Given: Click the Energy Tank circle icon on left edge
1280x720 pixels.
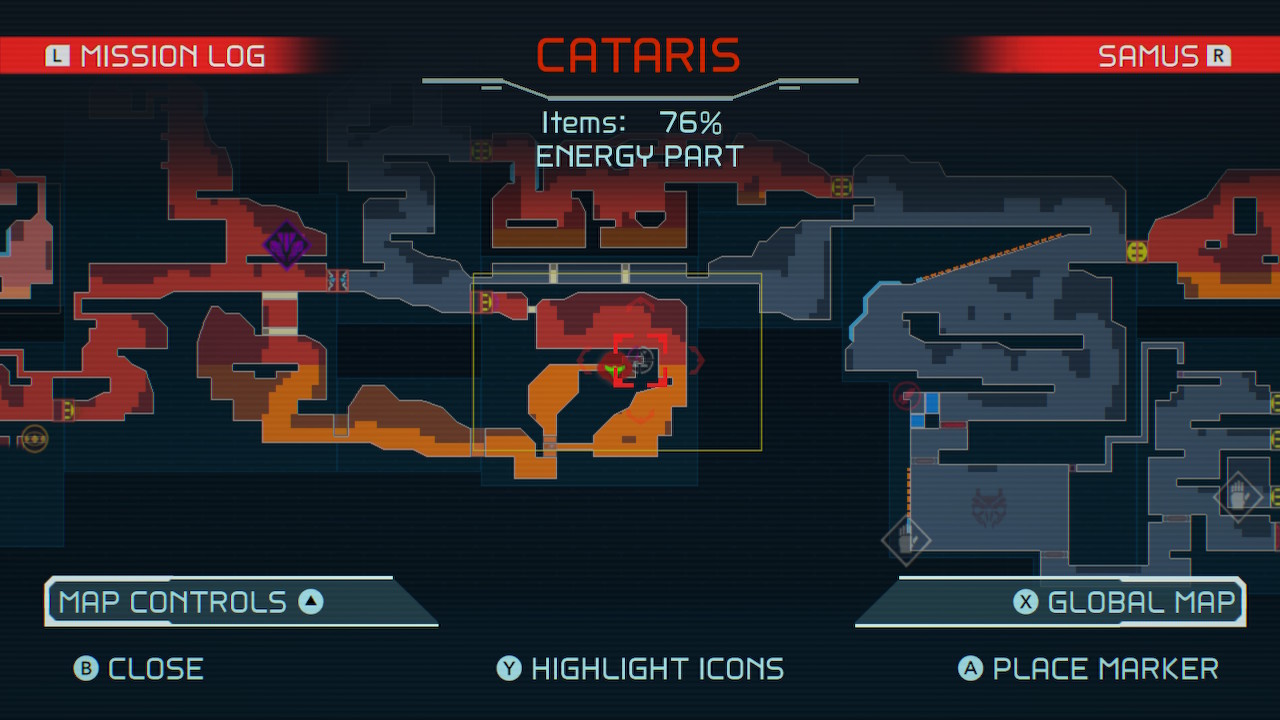Looking at the screenshot, I should 33,438.
